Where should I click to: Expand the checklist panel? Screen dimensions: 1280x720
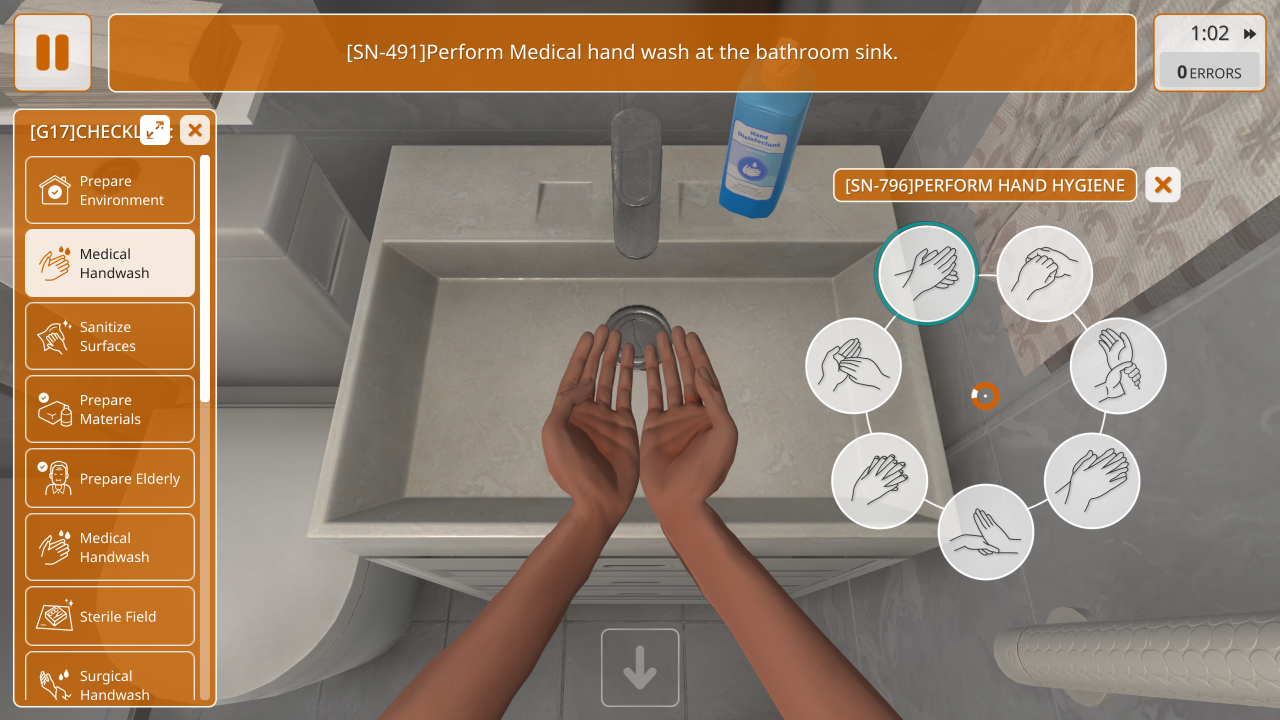coord(155,129)
